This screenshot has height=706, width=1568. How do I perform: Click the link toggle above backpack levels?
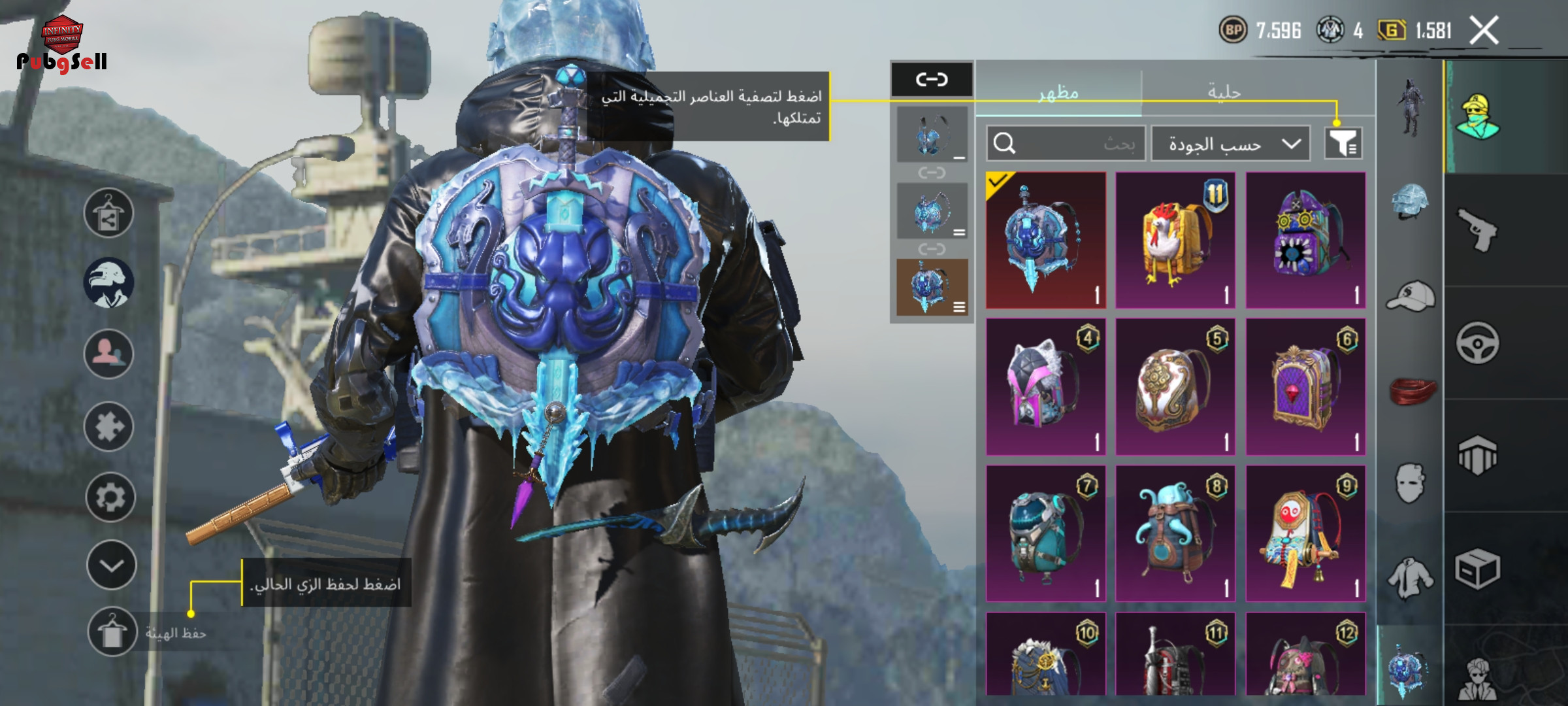point(932,80)
